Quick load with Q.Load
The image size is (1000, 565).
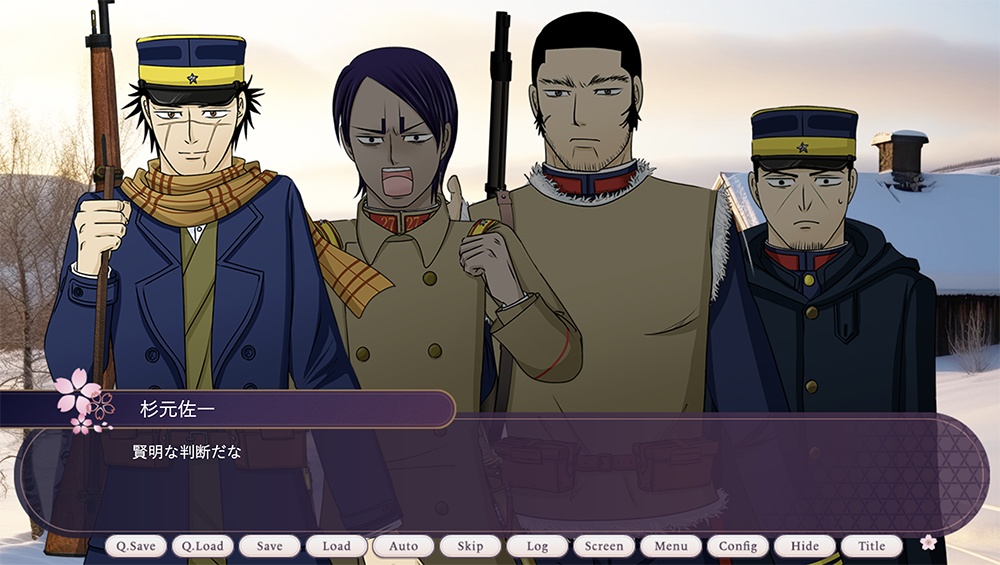coord(203,546)
